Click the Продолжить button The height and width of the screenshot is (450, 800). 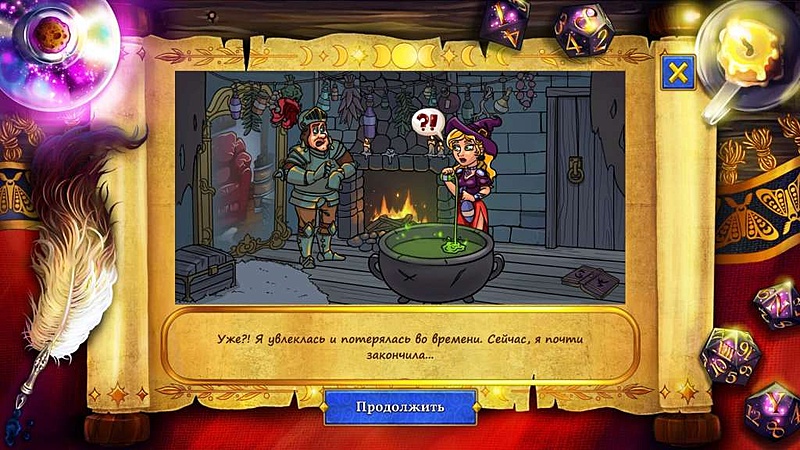coord(400,407)
